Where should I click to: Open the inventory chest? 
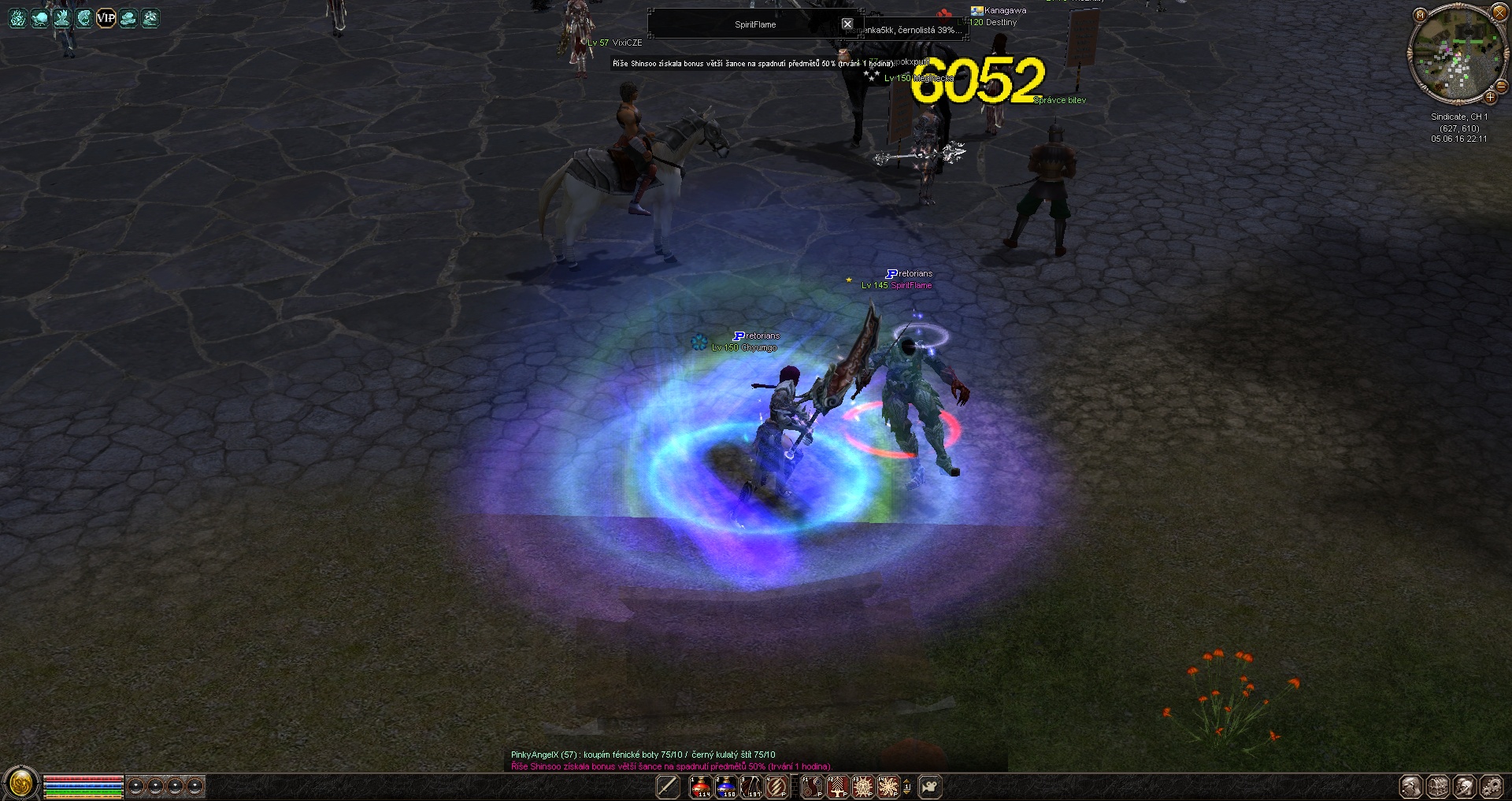click(1438, 786)
